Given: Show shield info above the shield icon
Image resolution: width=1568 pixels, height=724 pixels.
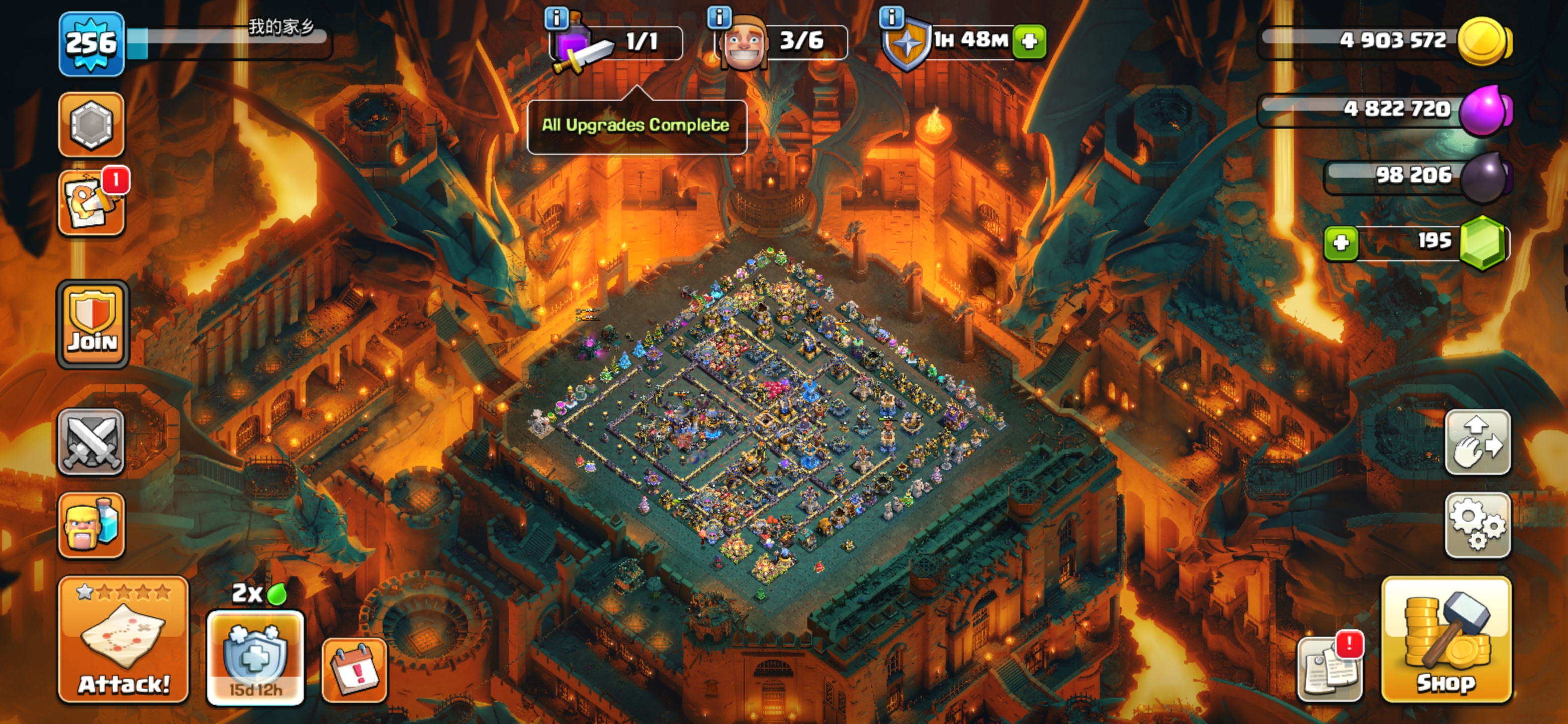Looking at the screenshot, I should [891, 17].
